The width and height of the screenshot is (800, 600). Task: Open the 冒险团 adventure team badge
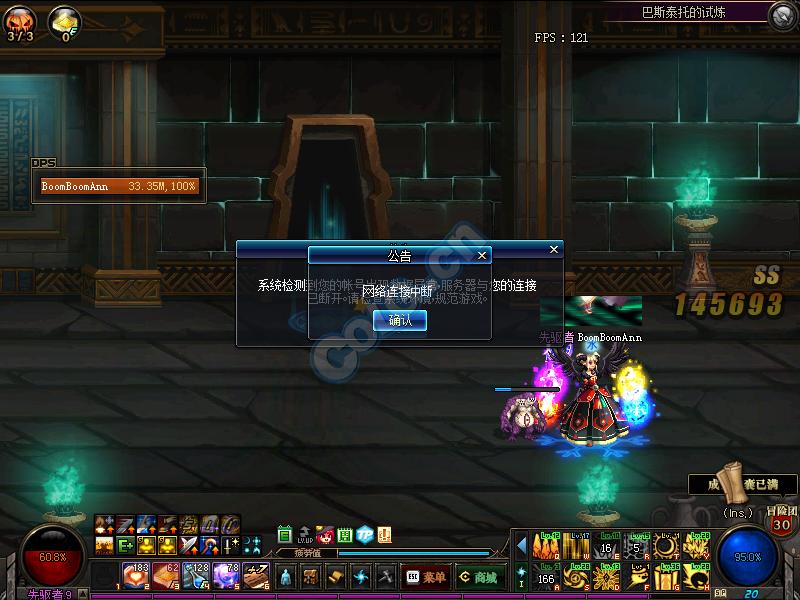[x=781, y=521]
